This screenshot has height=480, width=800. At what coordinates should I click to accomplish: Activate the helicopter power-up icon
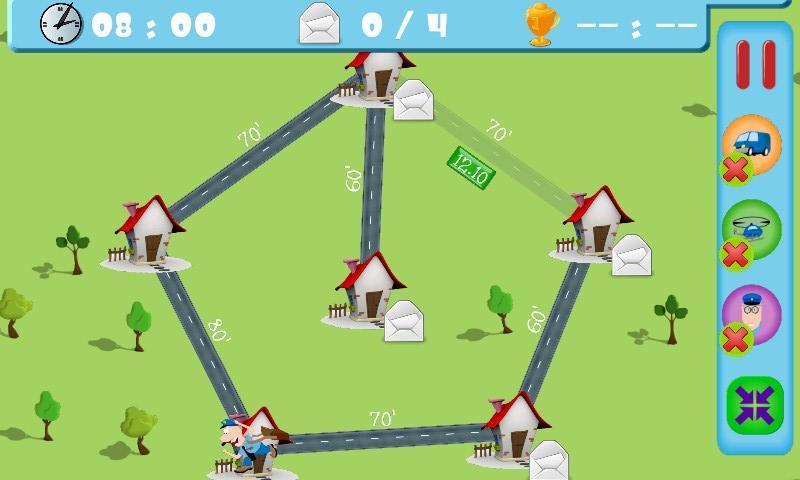tap(752, 229)
